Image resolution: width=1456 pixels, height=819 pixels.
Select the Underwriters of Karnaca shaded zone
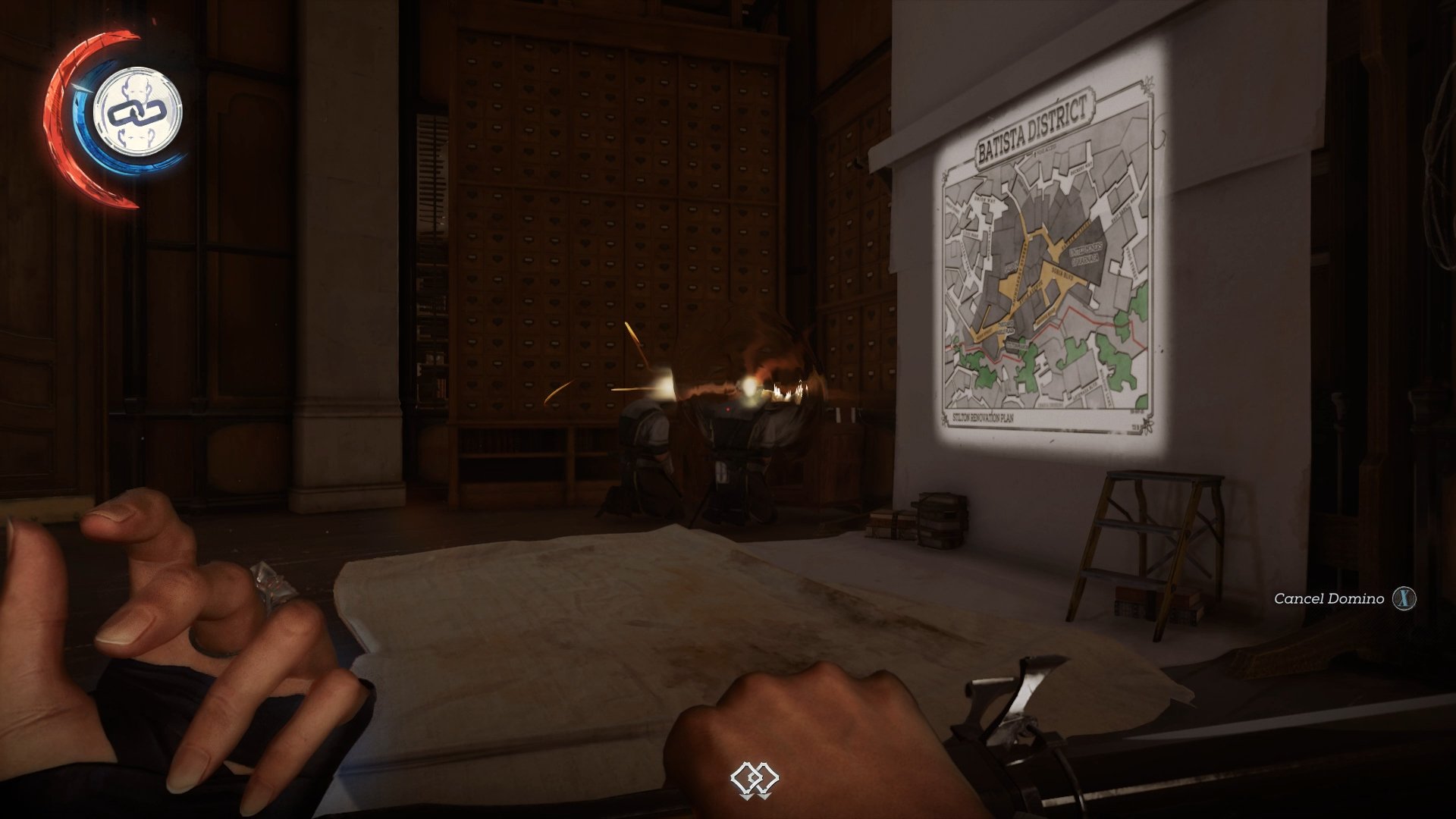point(1085,254)
